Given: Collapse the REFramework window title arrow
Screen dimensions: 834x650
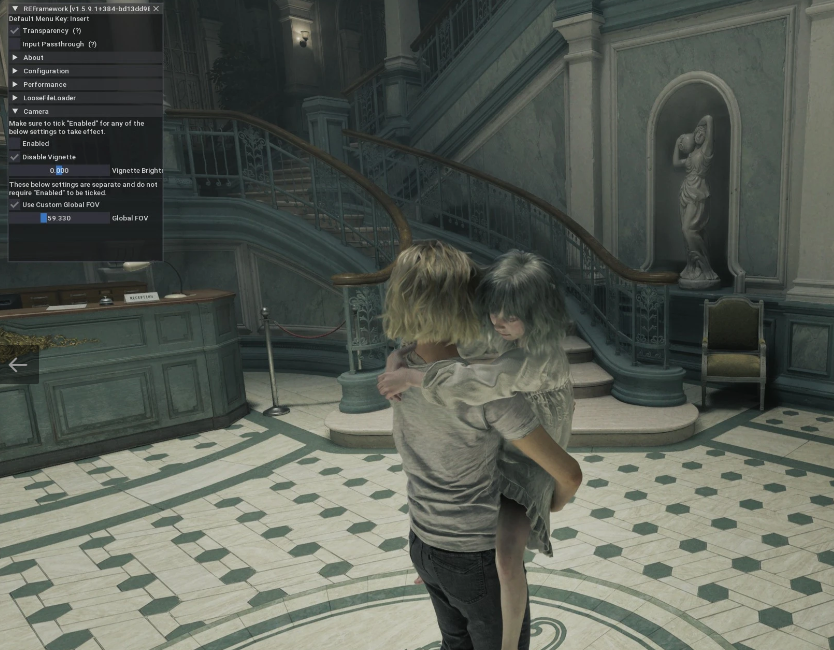Looking at the screenshot, I should pos(15,8).
